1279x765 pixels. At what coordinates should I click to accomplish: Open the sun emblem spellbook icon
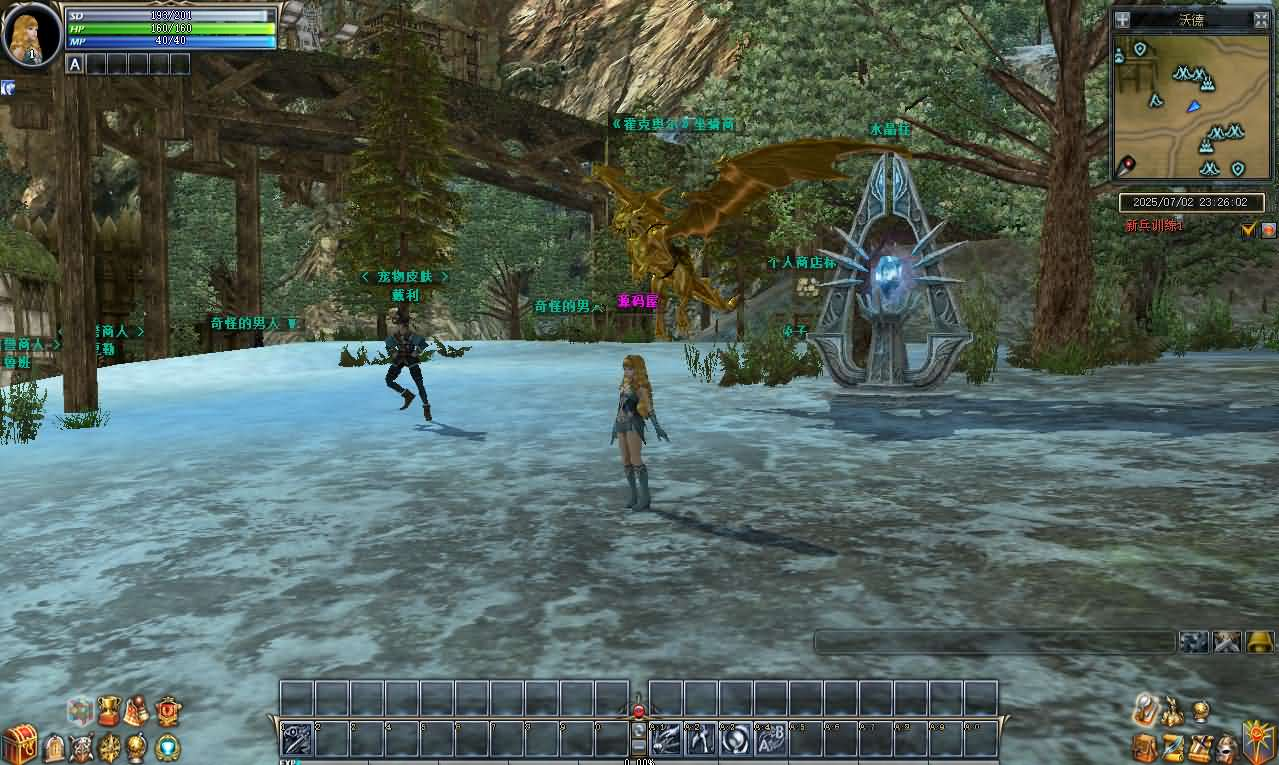[1258, 743]
